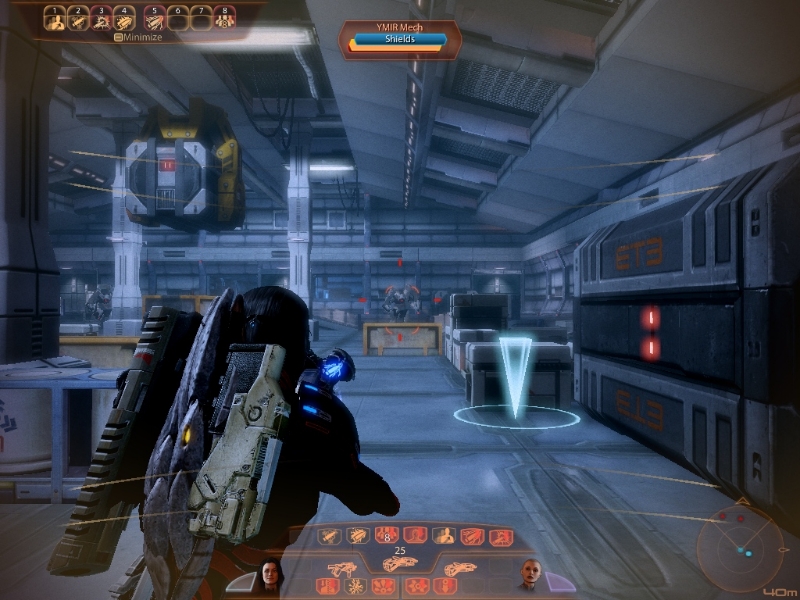Select the ability in quick slot 4
Image resolution: width=800 pixels, height=600 pixels.
click(124, 20)
